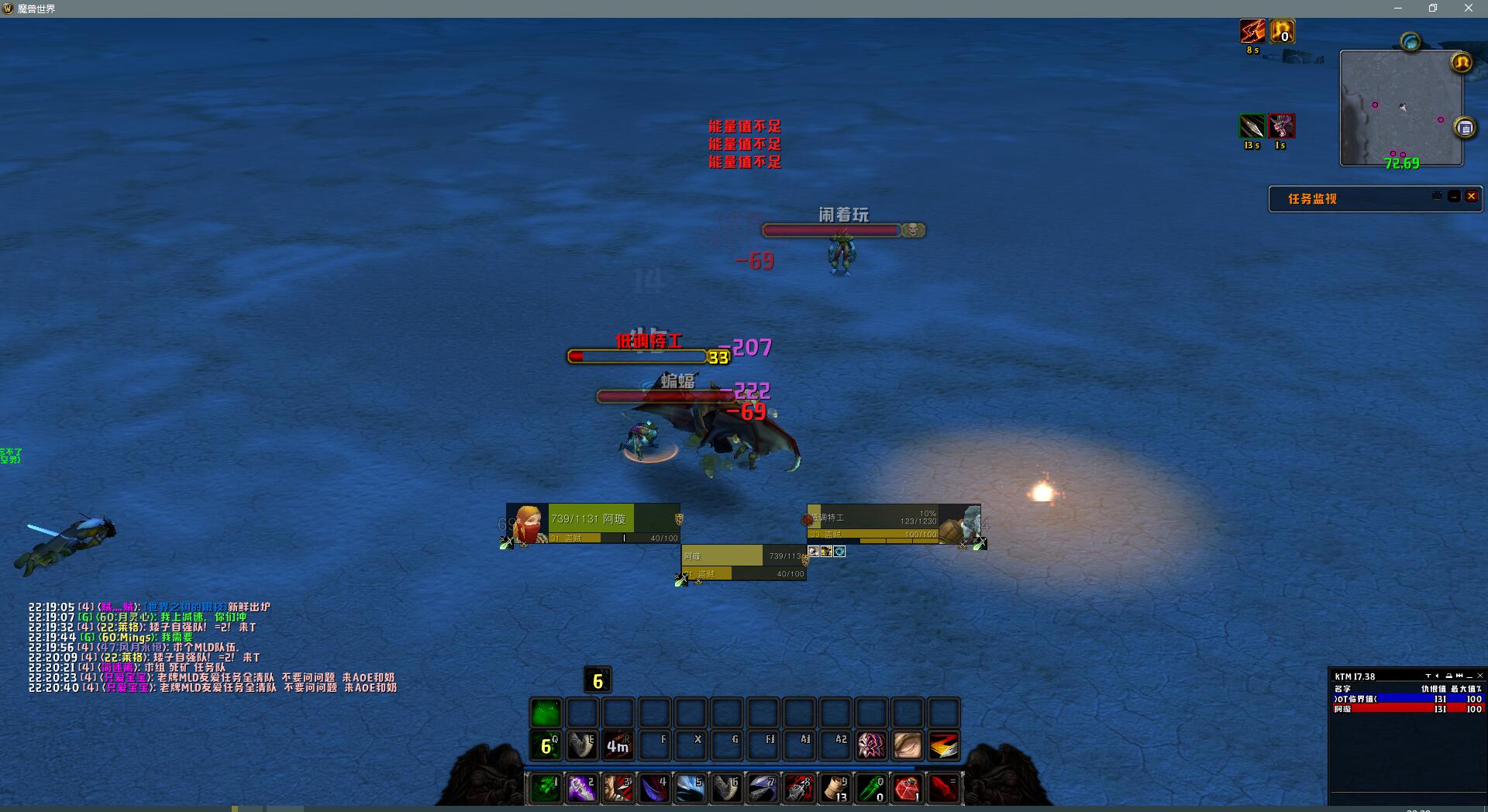
Task: Trigger the red gauntlet ability in slot 8
Action: point(798,788)
